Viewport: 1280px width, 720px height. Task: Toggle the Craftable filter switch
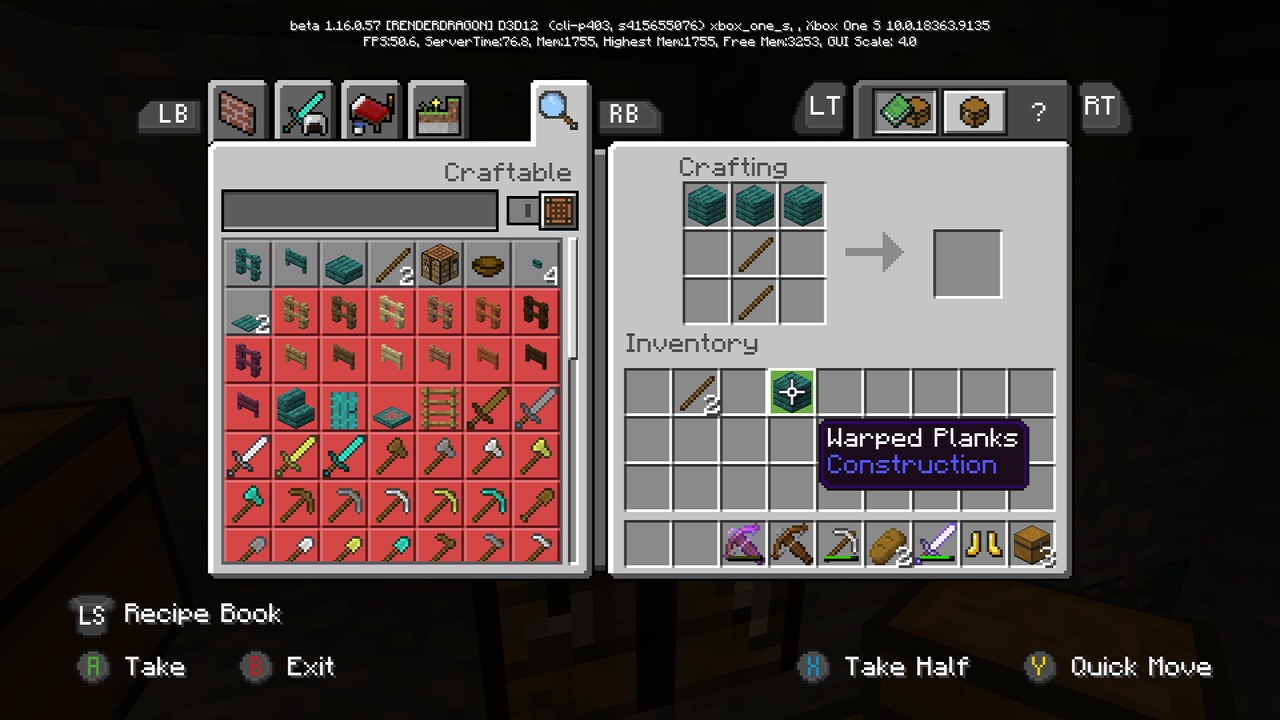point(542,211)
